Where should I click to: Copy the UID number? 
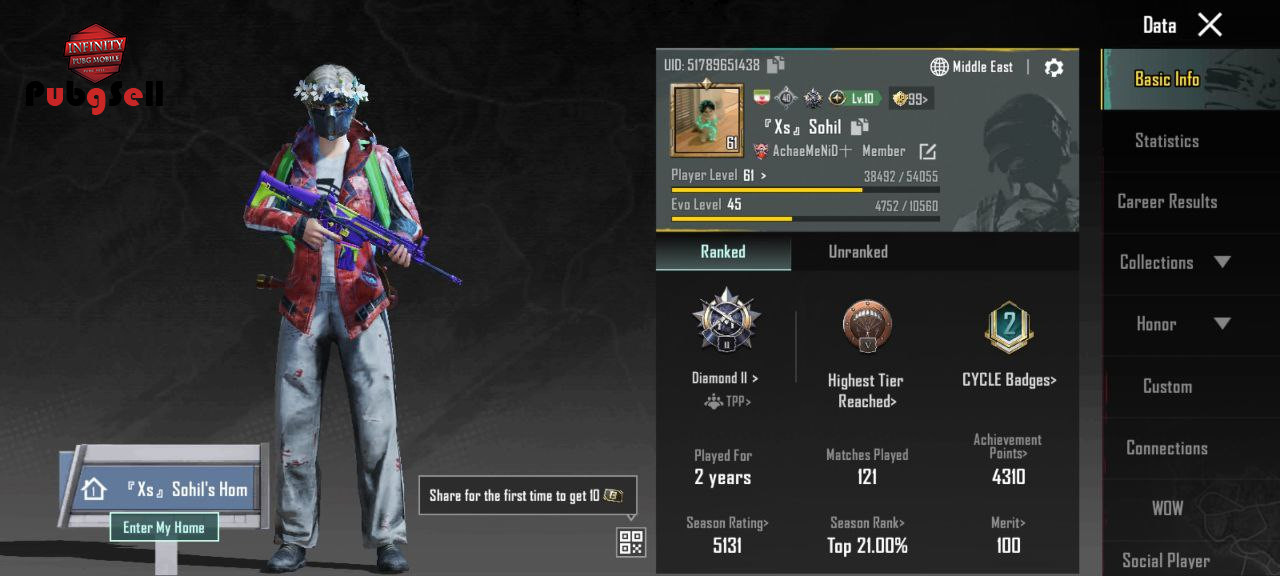776,65
